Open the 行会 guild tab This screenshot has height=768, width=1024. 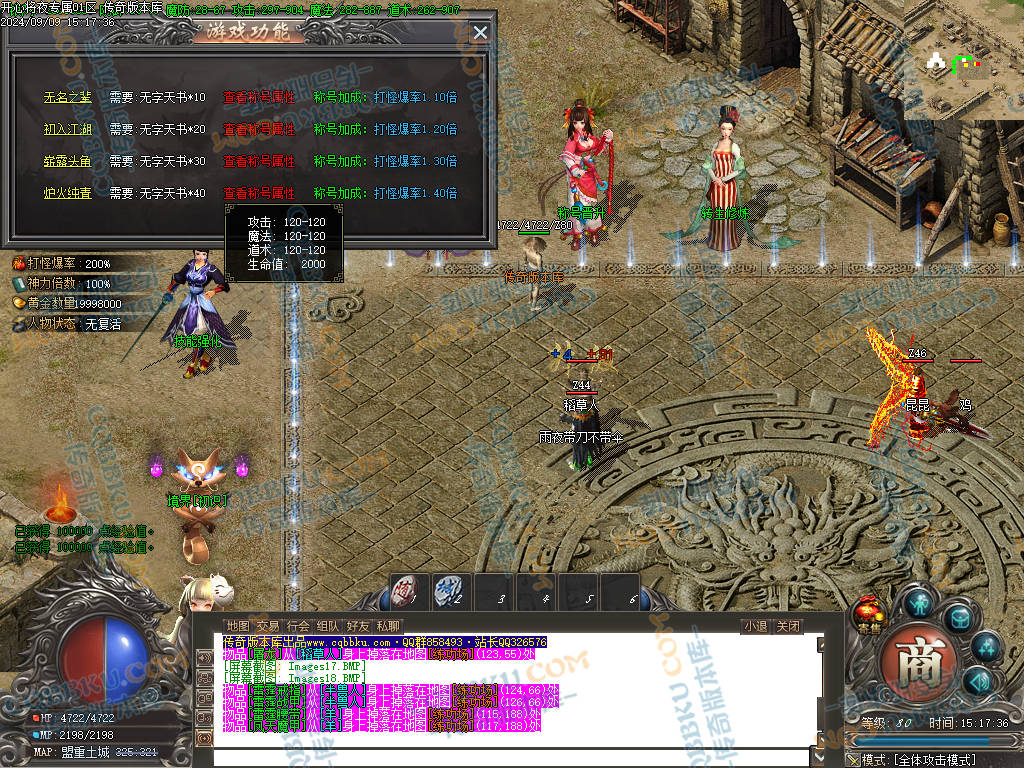point(297,626)
